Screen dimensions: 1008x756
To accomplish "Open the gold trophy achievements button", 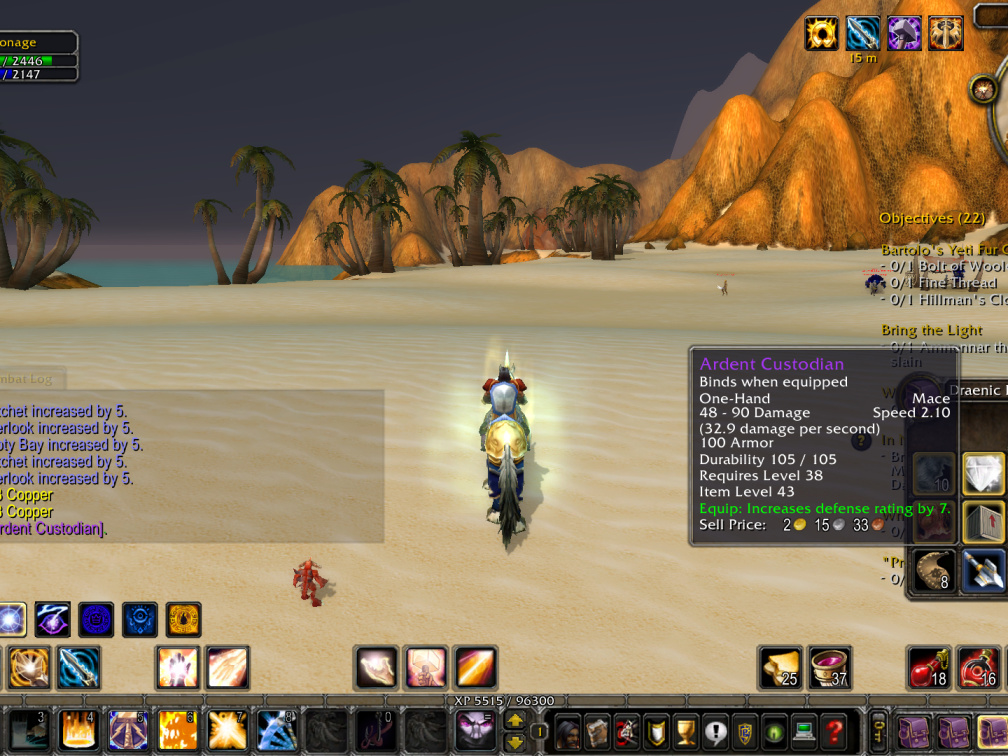I will click(x=686, y=732).
